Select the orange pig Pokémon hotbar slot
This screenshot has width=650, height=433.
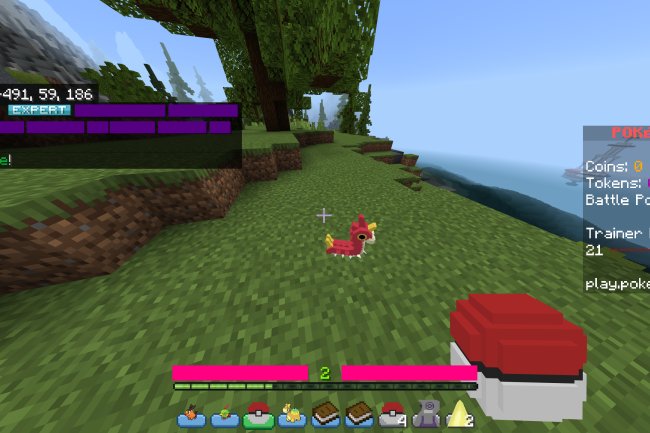coord(190,413)
